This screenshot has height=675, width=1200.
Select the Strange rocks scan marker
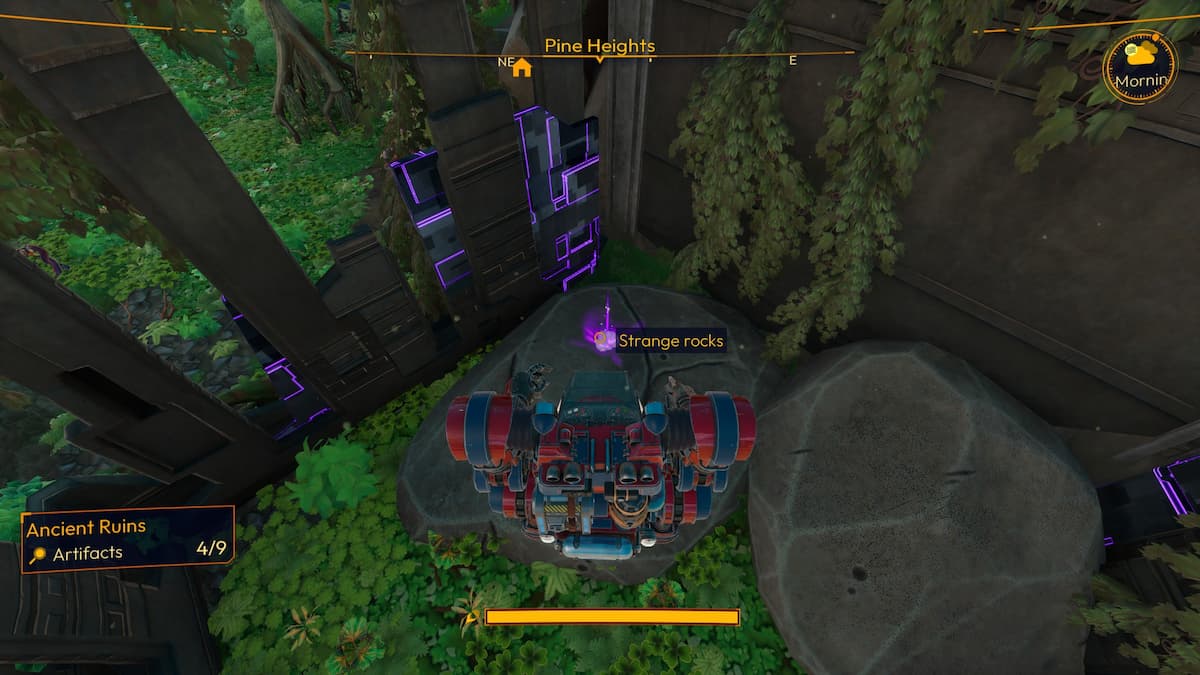(603, 341)
